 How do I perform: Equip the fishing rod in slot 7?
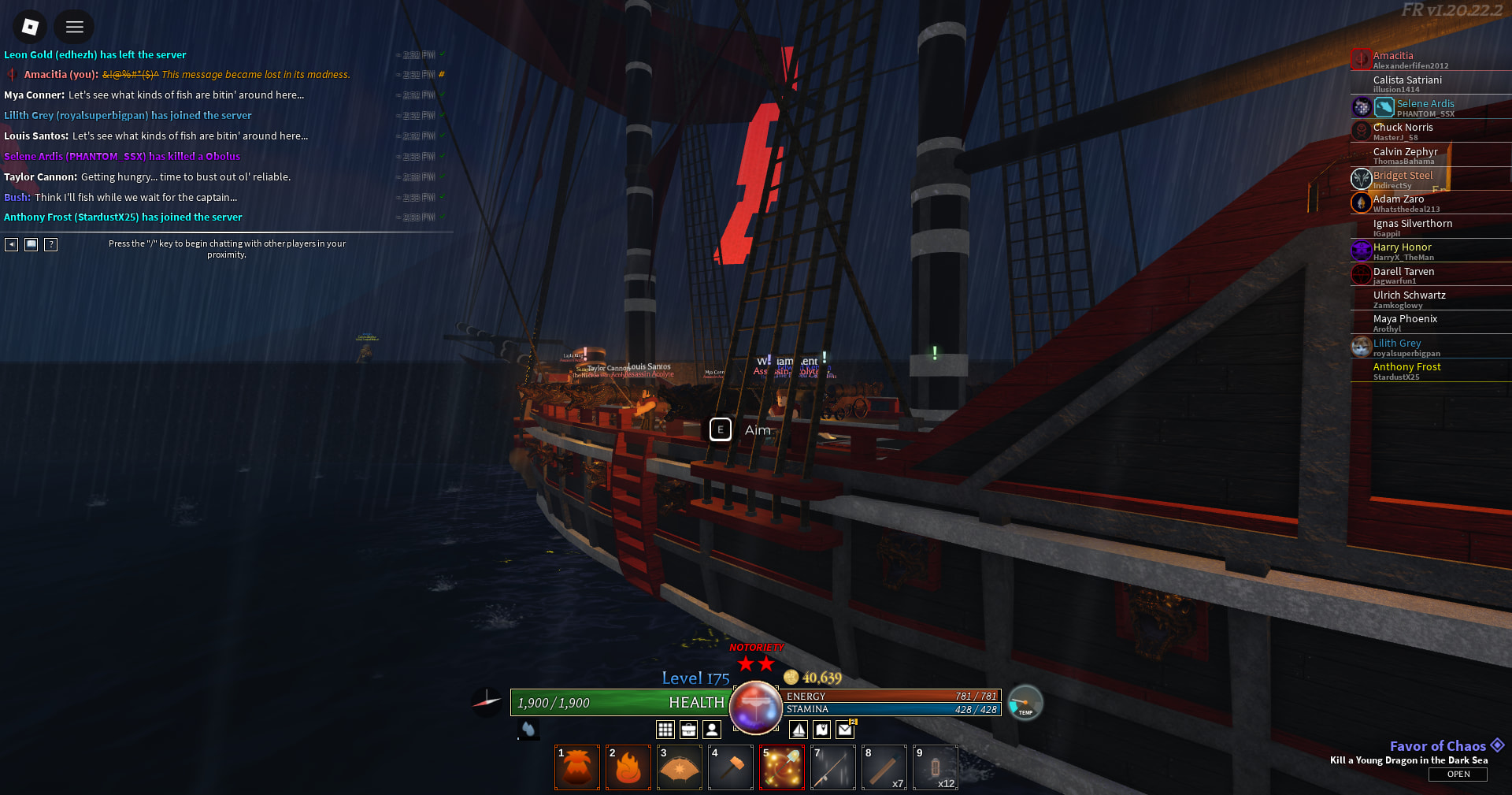coord(833,767)
